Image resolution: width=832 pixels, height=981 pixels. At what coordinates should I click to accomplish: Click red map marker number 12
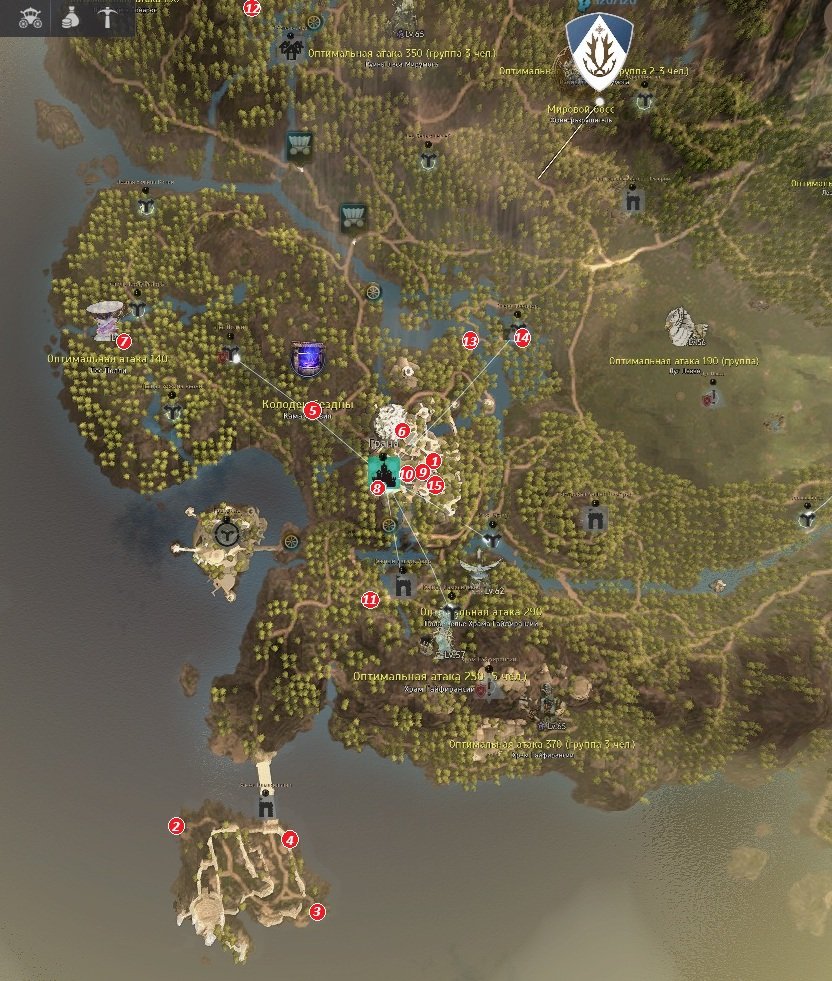click(x=252, y=8)
